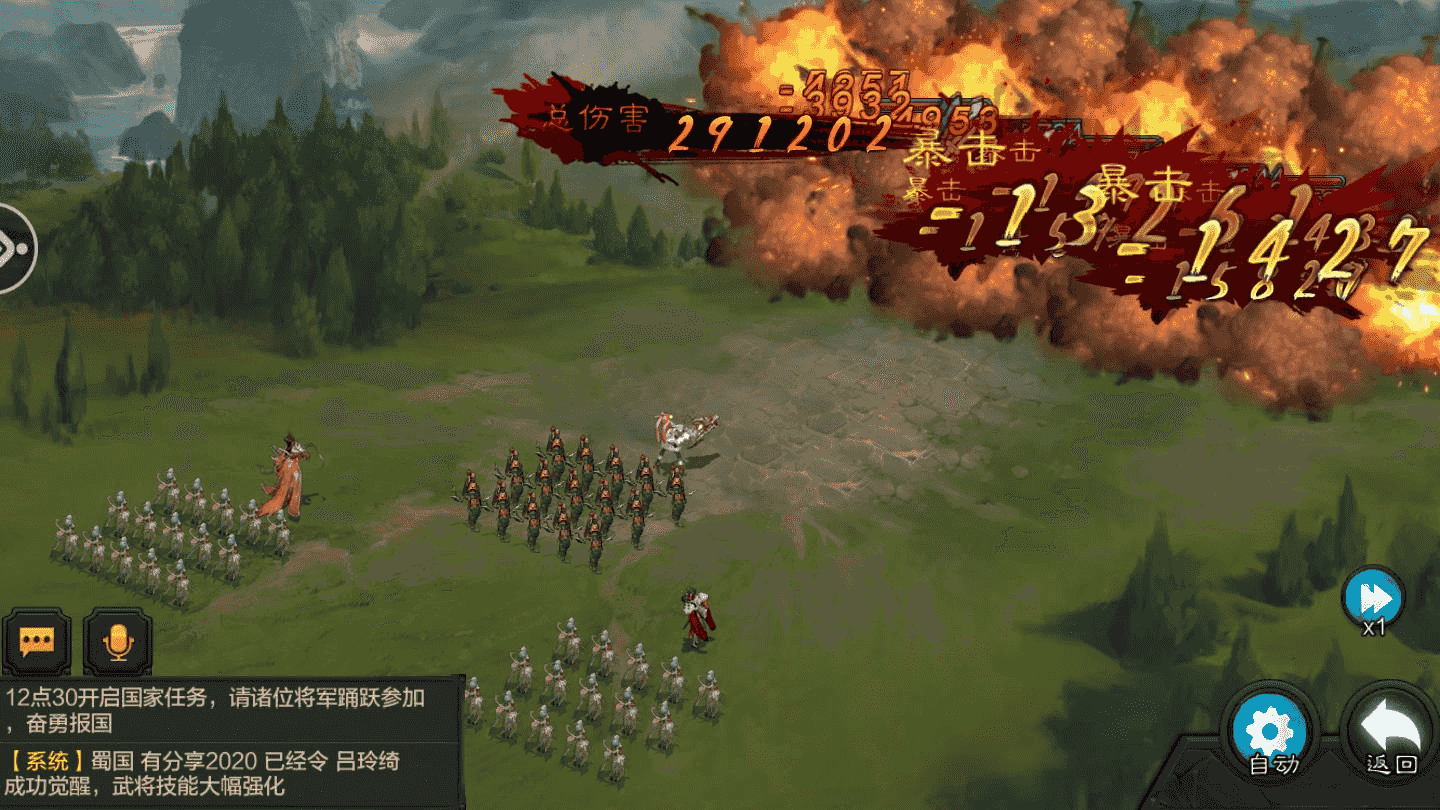The width and height of the screenshot is (1440, 810).
Task: Tap the 返回 back arrow icon
Action: click(1391, 730)
